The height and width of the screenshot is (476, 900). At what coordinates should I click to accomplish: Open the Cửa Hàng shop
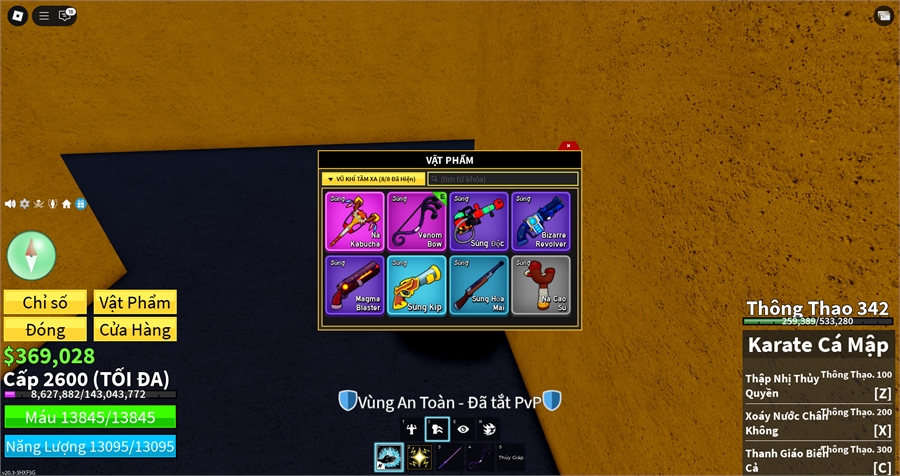coord(135,329)
